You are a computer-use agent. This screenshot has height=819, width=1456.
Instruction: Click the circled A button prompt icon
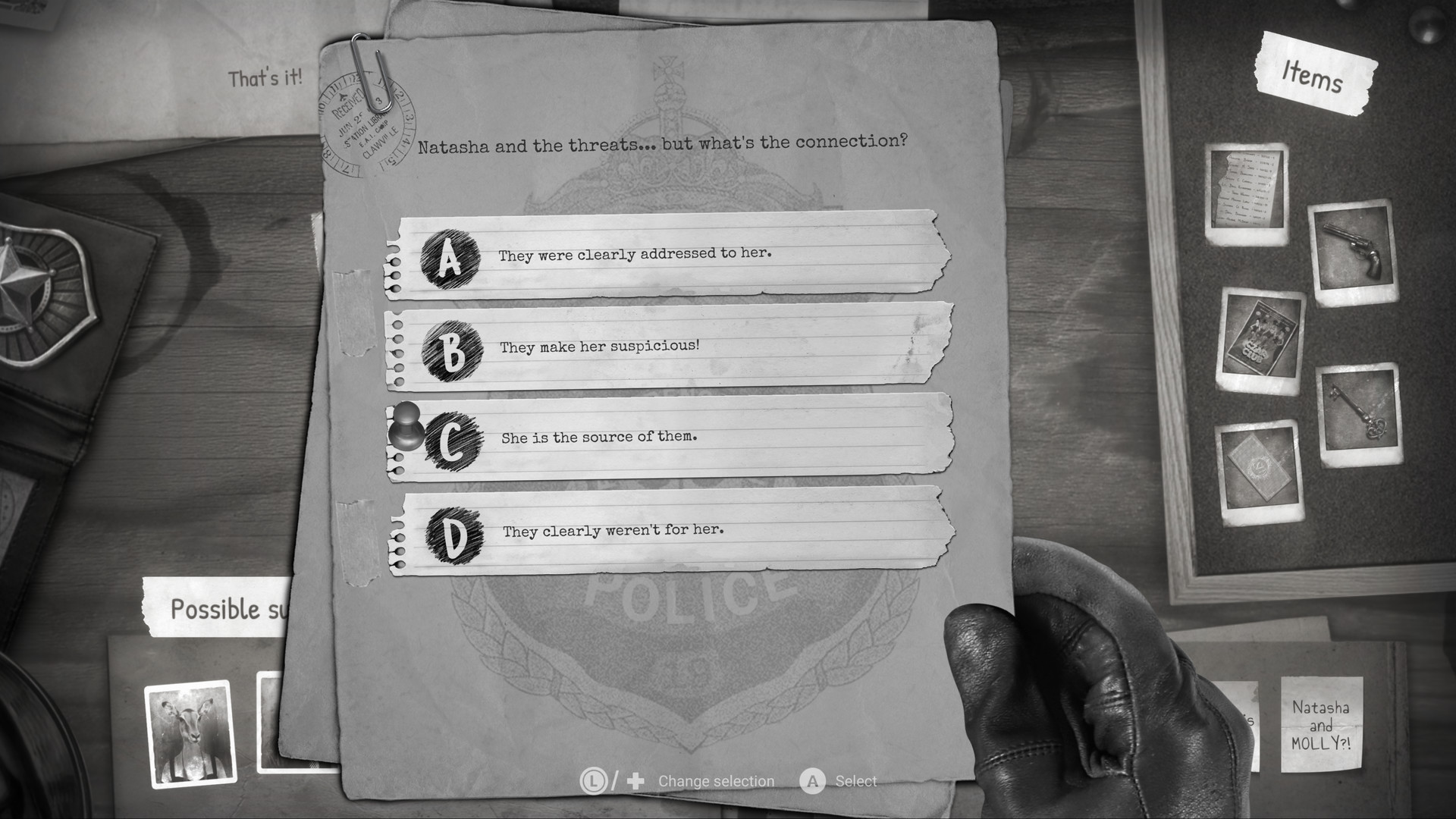point(813,780)
